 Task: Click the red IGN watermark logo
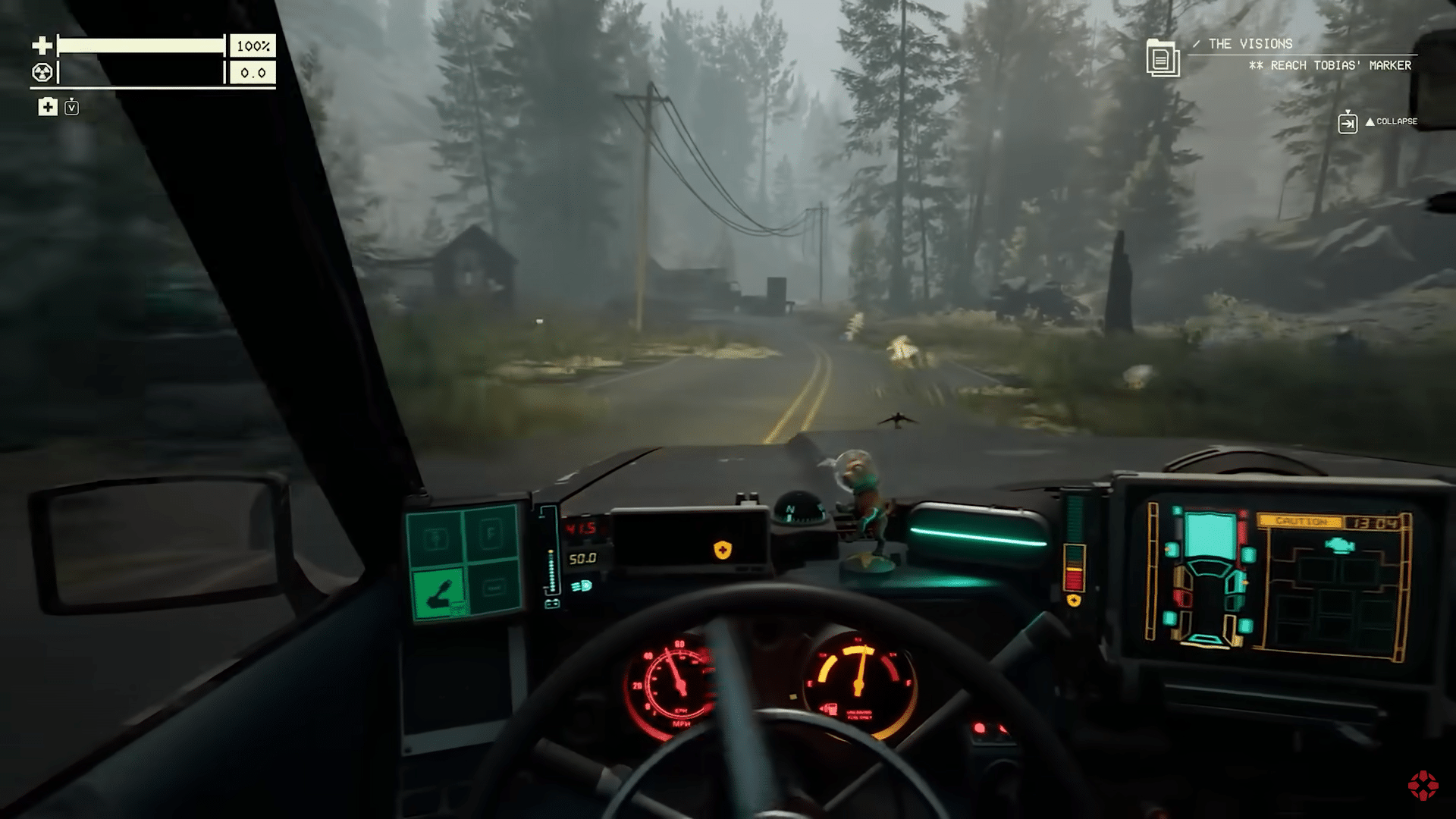point(1423,786)
